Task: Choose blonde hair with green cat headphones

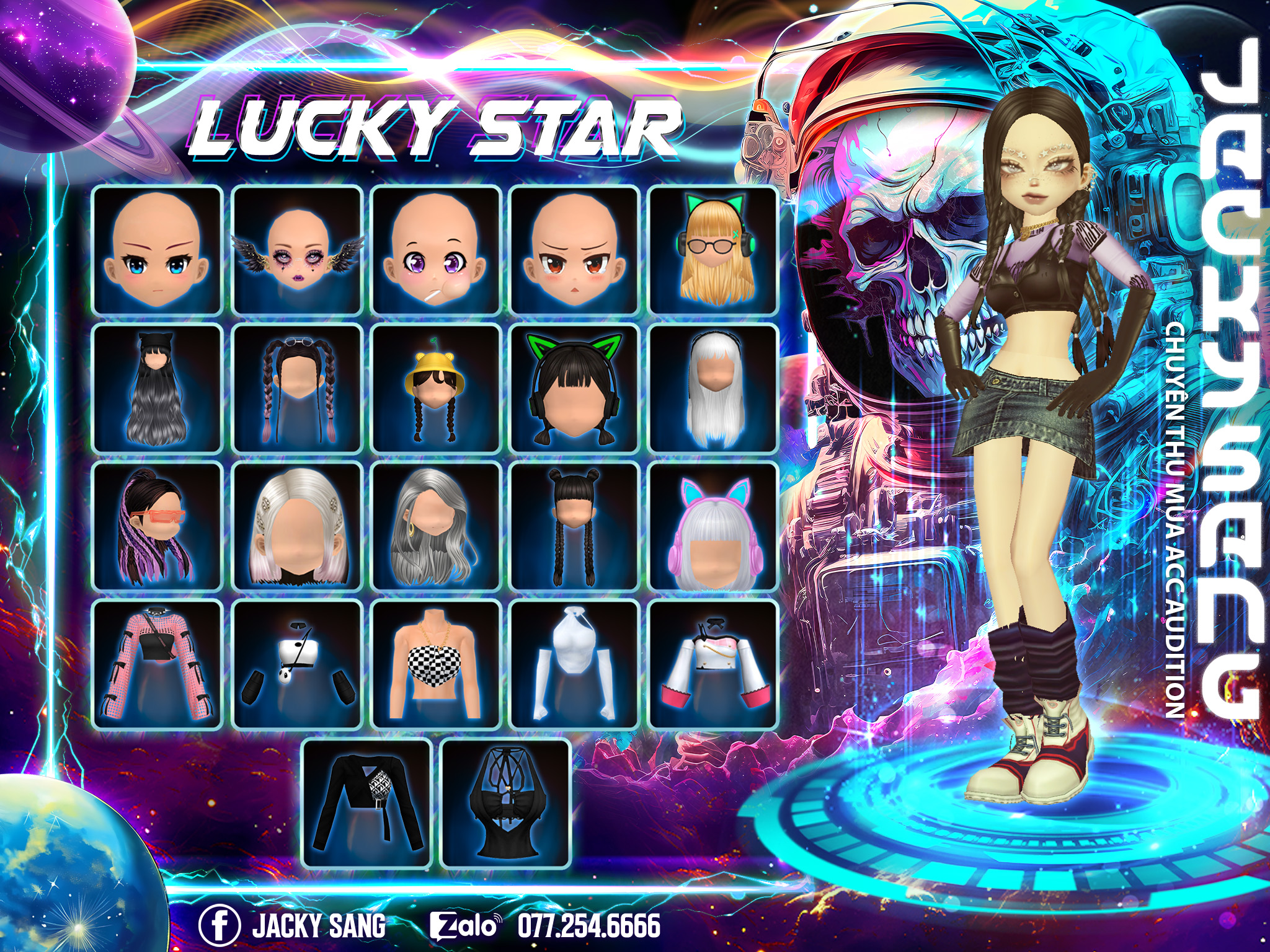Action: click(x=713, y=250)
